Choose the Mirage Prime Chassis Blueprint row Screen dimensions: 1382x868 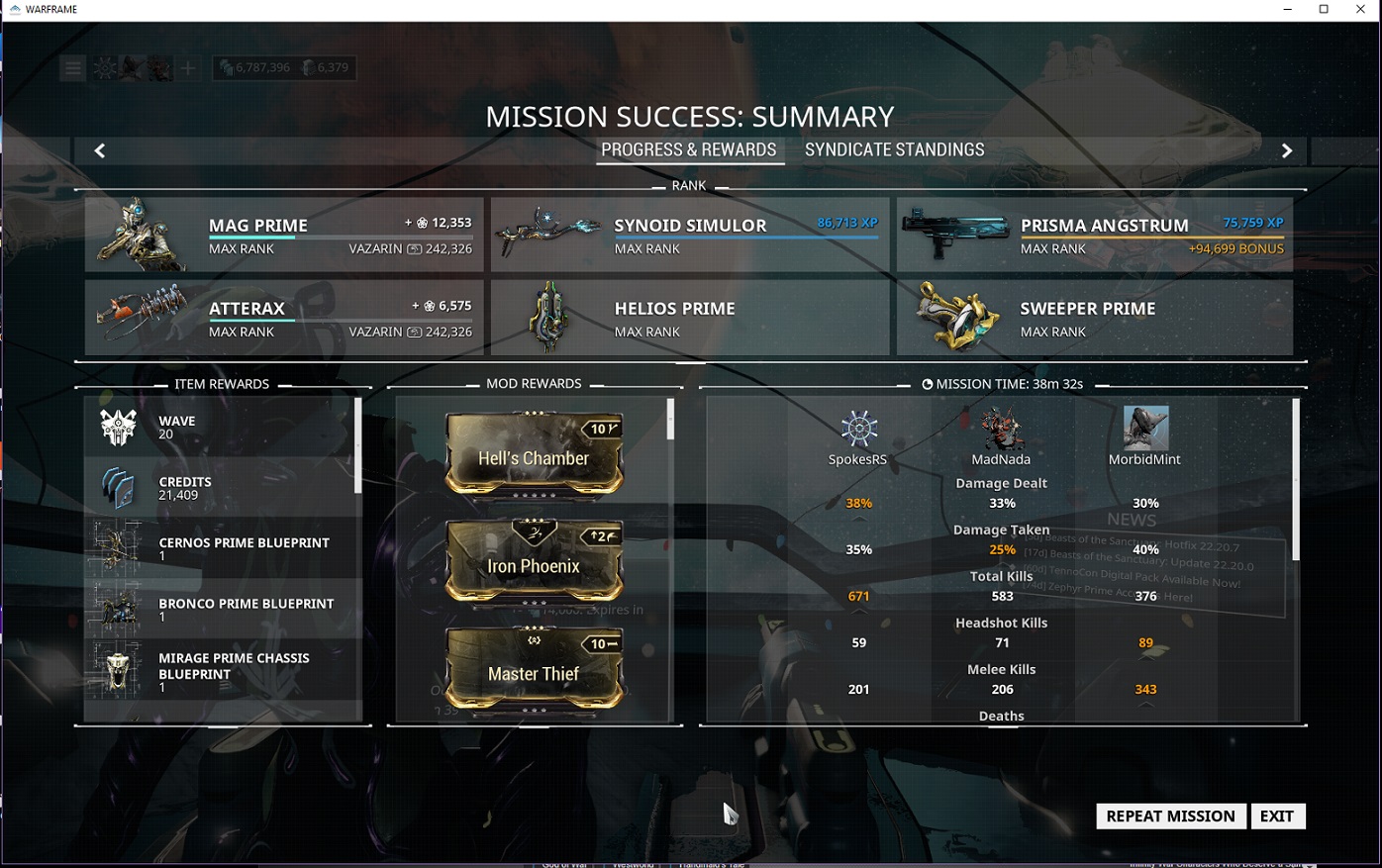(x=222, y=670)
